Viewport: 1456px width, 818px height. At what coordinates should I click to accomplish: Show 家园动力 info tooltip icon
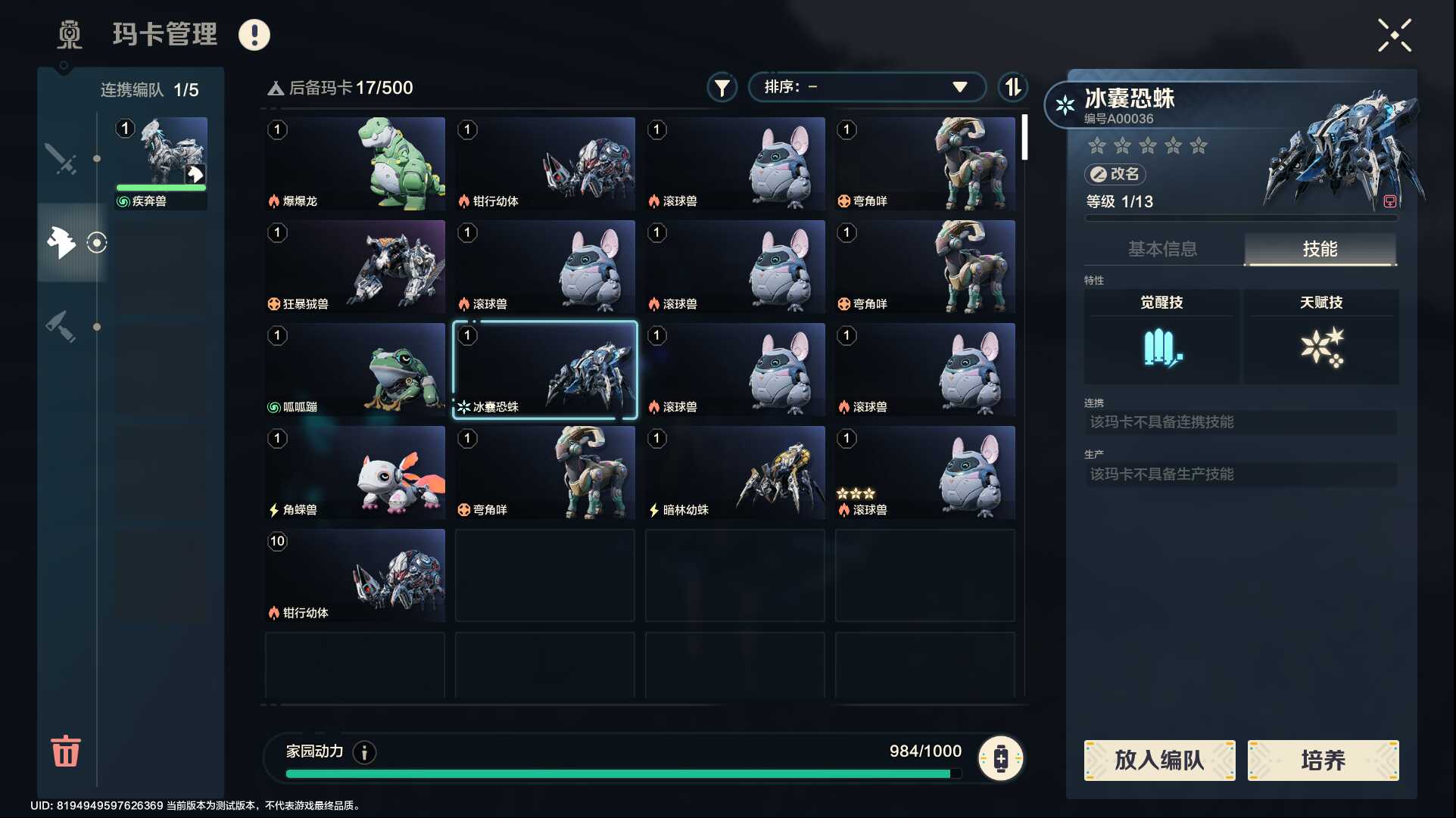click(364, 752)
